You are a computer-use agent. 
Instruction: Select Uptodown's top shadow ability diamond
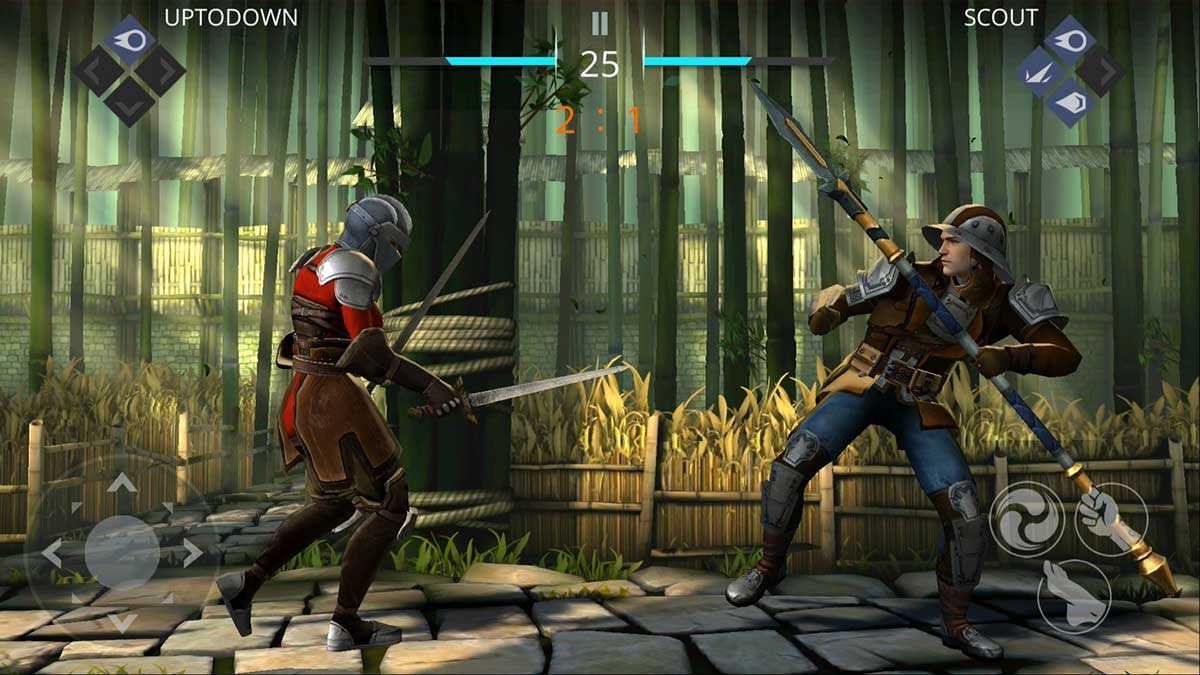coord(131,39)
